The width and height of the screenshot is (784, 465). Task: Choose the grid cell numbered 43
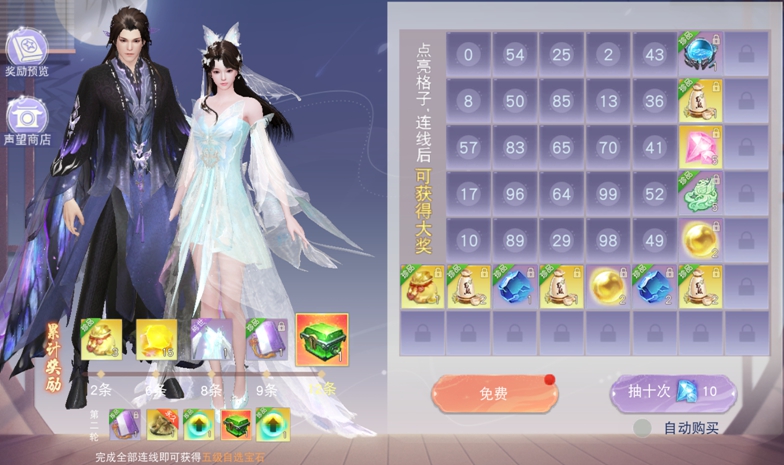pos(654,54)
